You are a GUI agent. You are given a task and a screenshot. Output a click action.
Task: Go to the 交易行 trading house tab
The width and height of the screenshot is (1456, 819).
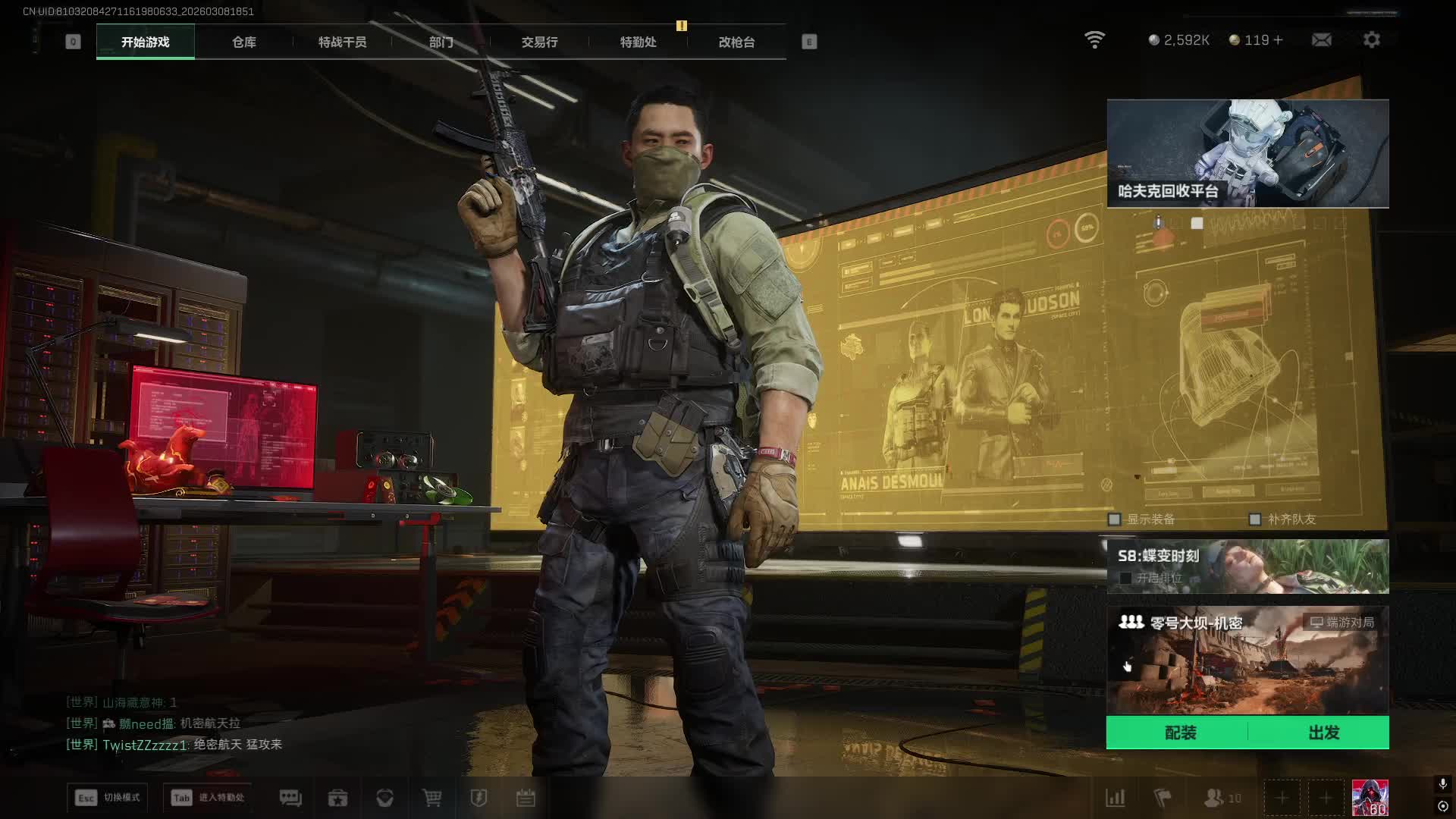click(x=539, y=42)
